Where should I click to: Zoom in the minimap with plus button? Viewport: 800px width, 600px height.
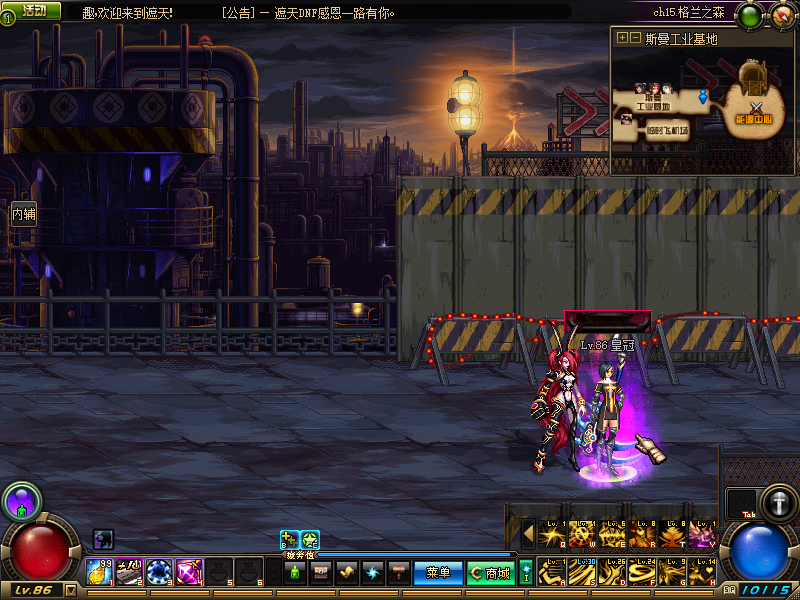point(622,38)
